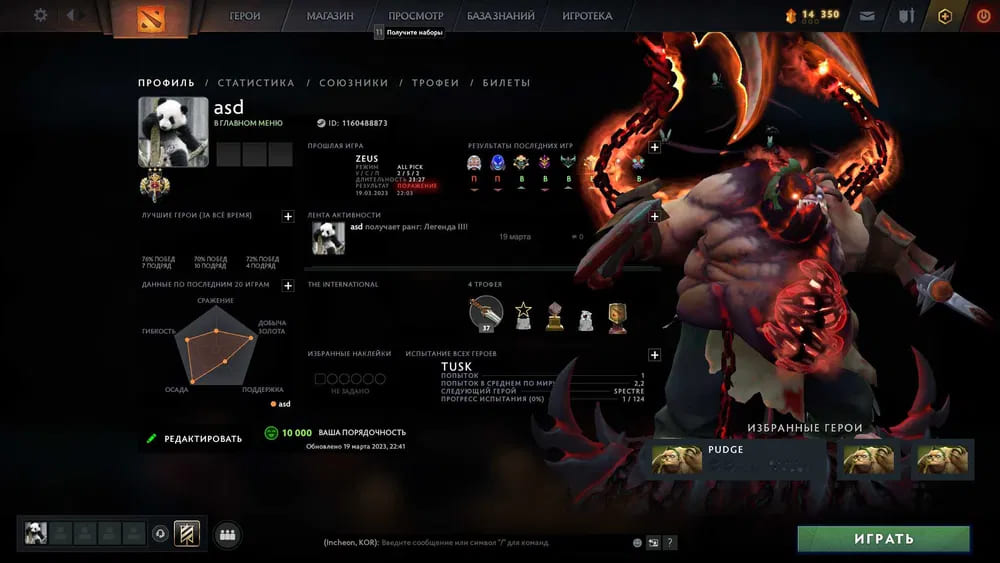
Task: Open the Герои menu
Action: (245, 16)
